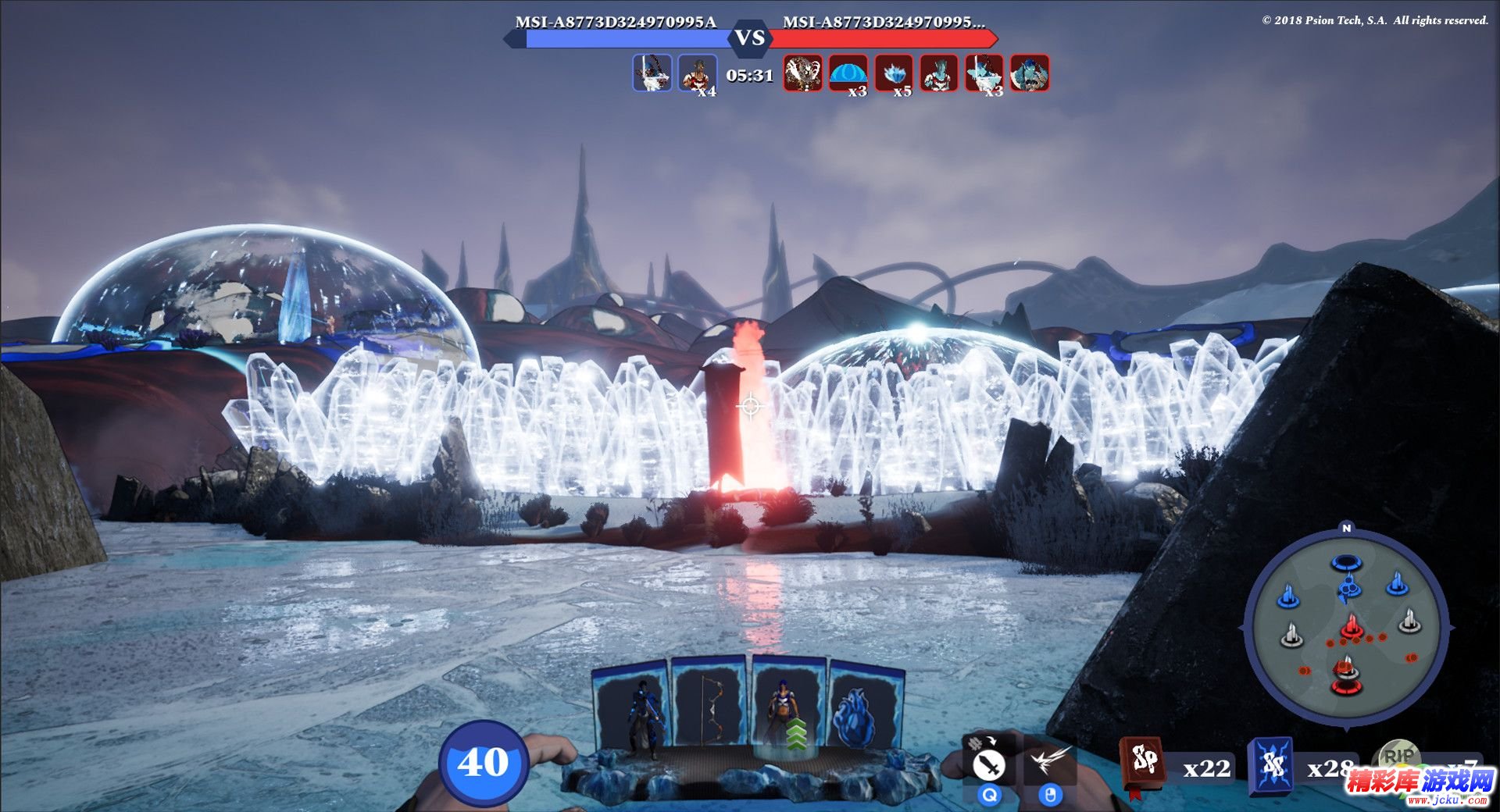Activate the sword attack ability icon
This screenshot has width=1500, height=812.
coord(989,764)
